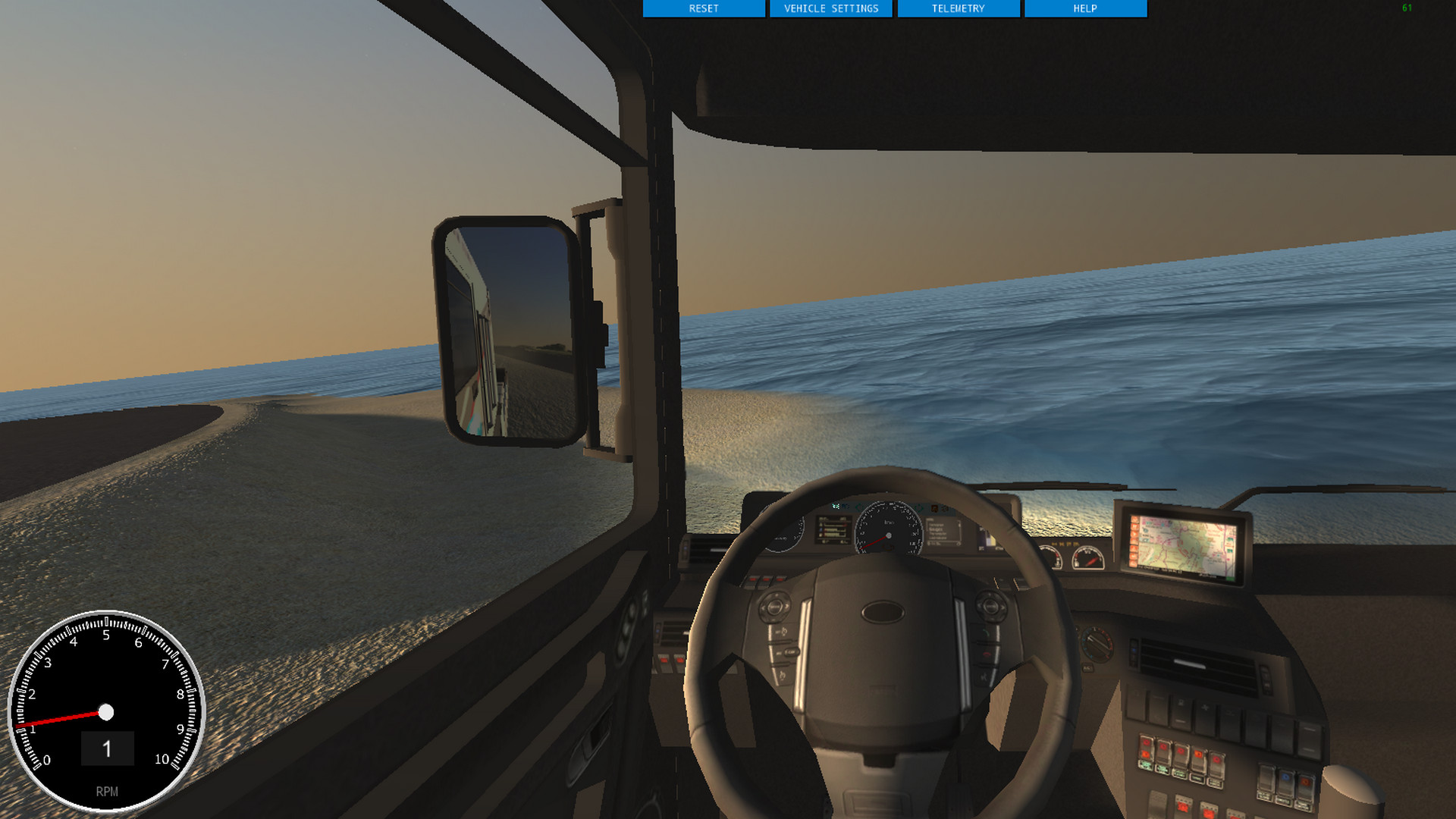Open the Help menu
Screen dimensions: 1456x819
click(x=1084, y=8)
